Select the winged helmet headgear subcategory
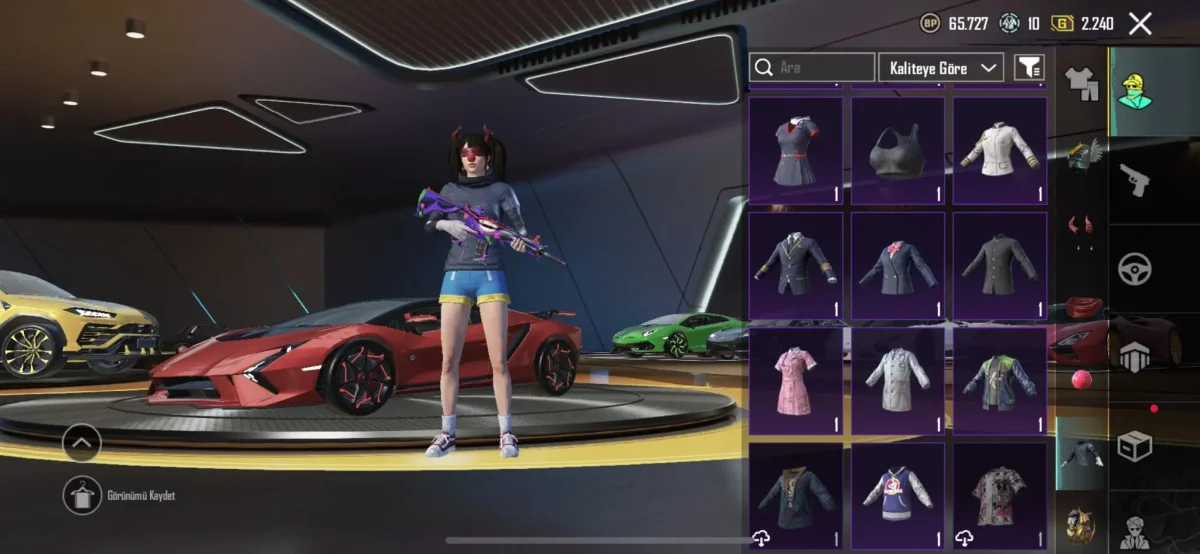 [x=1080, y=155]
